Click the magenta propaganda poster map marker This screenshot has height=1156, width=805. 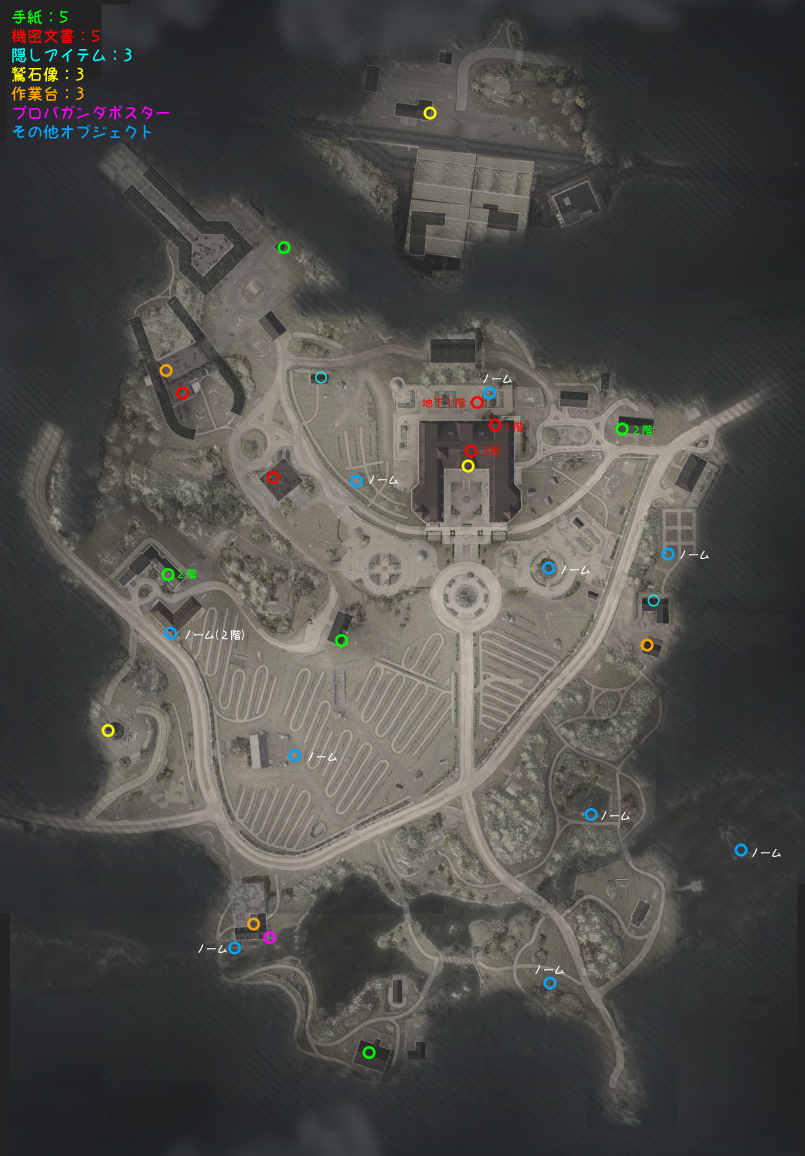269,937
